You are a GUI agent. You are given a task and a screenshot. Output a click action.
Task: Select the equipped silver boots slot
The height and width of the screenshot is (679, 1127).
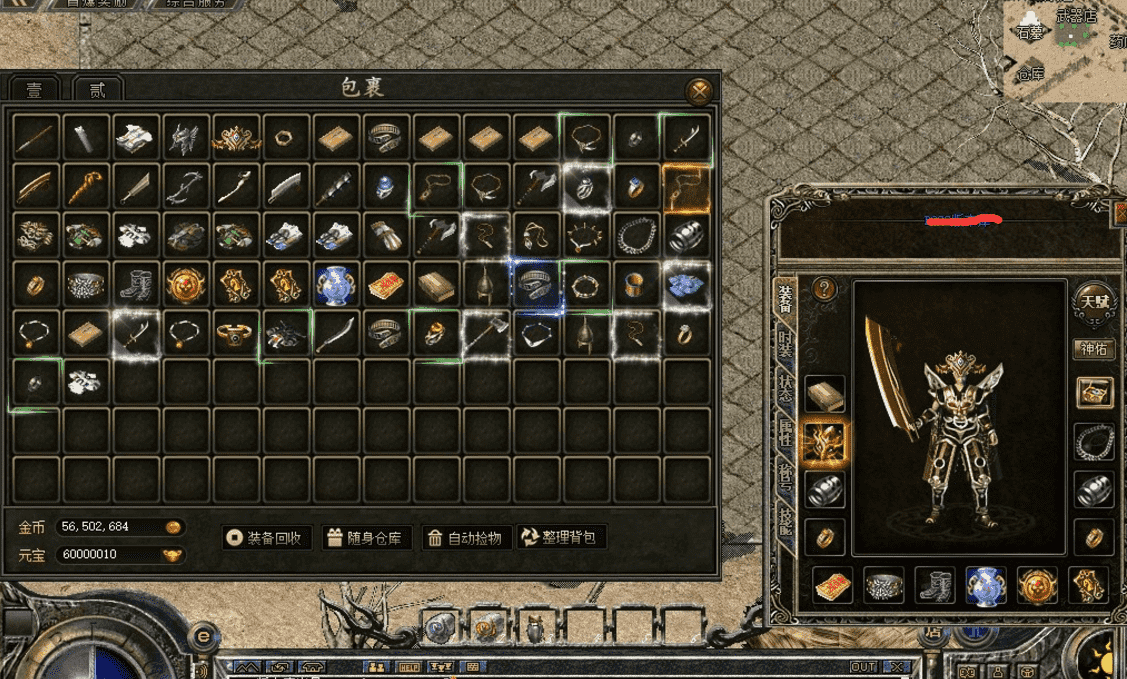pyautogui.click(x=935, y=585)
